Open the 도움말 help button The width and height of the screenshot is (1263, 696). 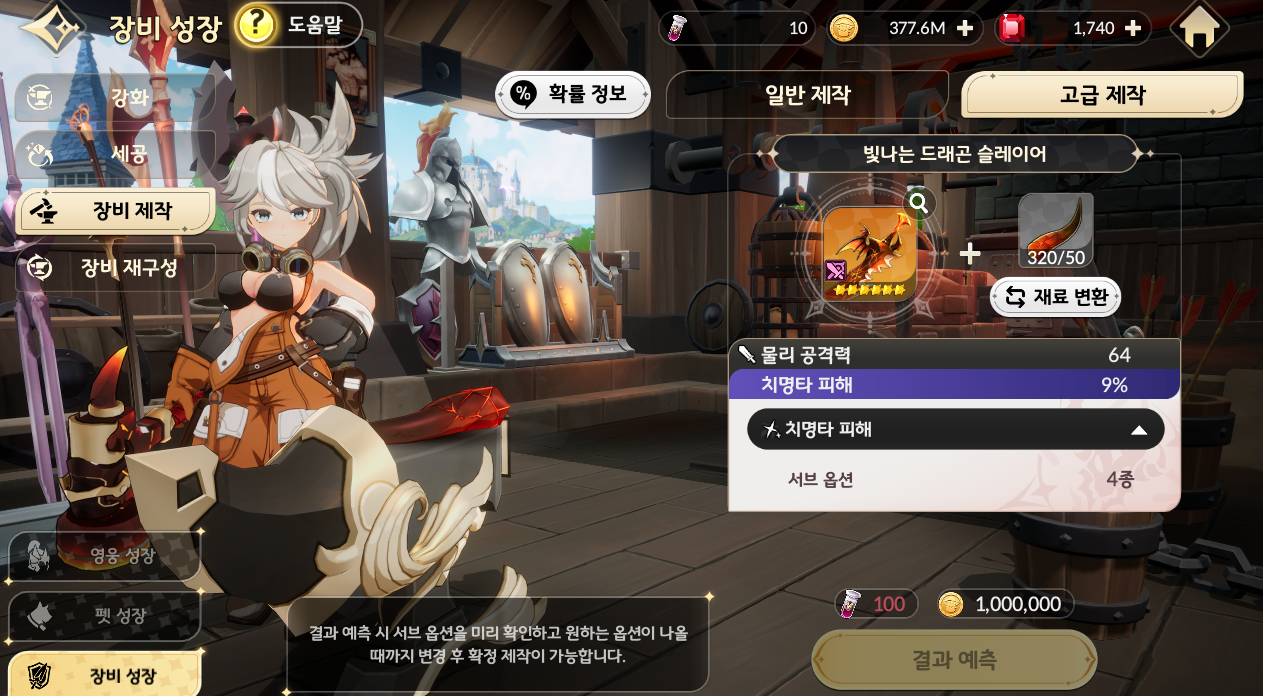click(x=298, y=26)
